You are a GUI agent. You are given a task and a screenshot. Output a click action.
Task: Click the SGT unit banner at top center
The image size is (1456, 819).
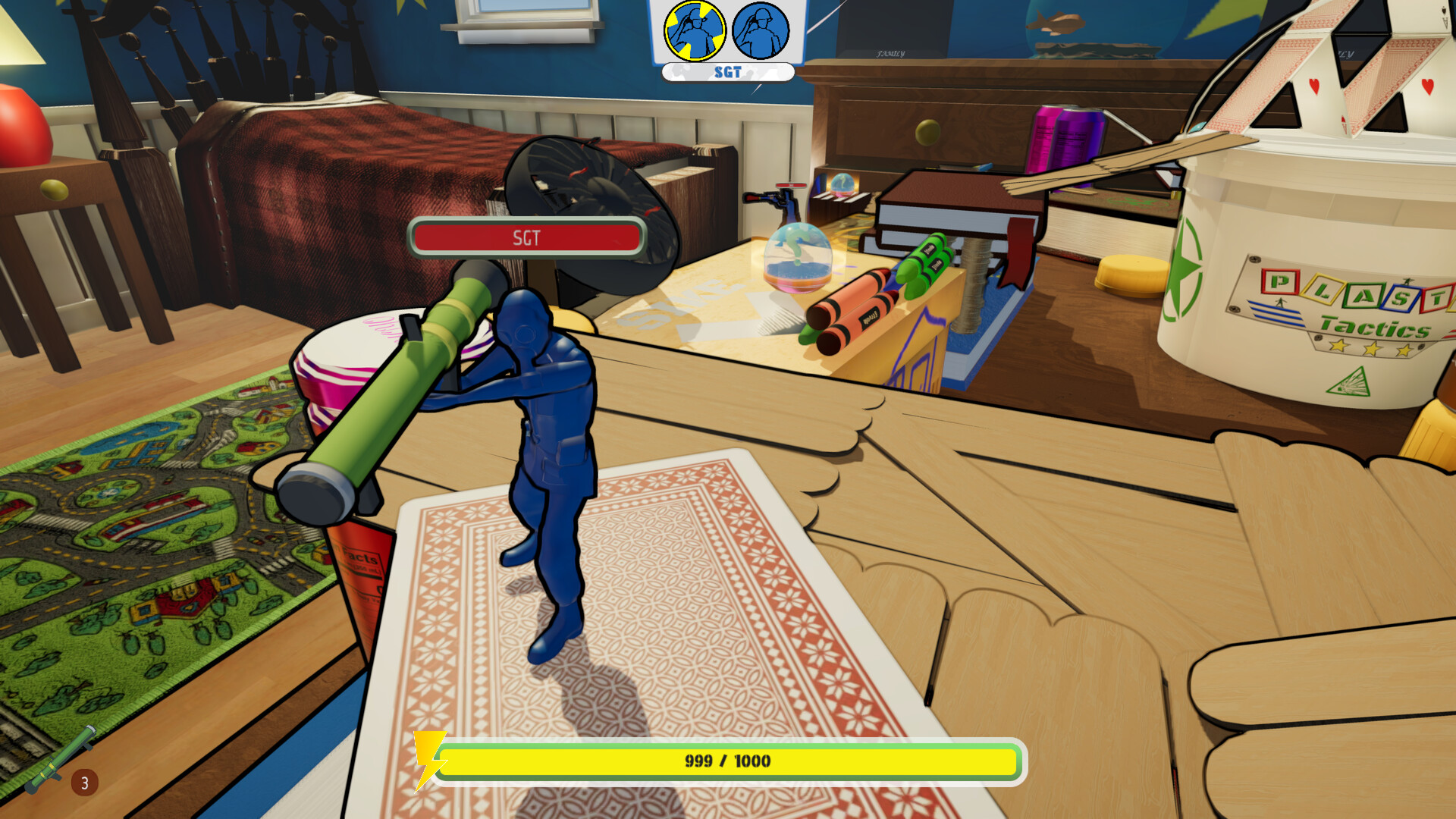pyautogui.click(x=726, y=42)
